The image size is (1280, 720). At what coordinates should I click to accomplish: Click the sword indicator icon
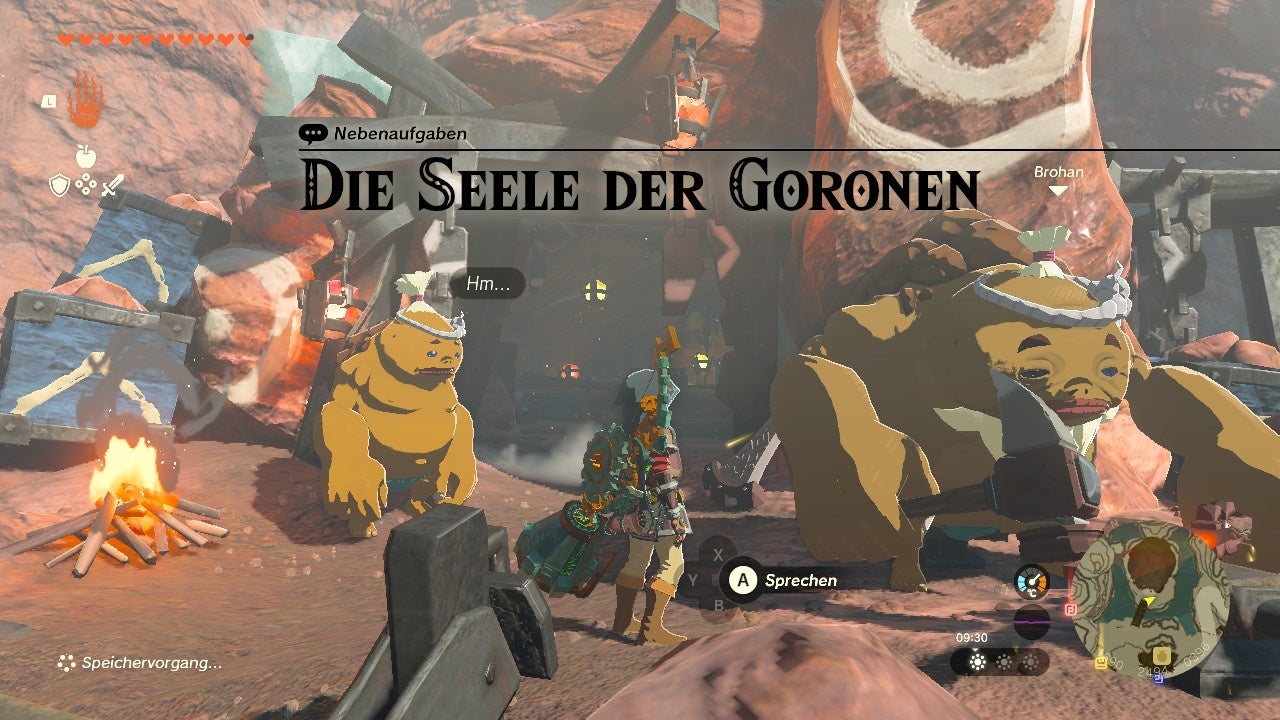[111, 186]
